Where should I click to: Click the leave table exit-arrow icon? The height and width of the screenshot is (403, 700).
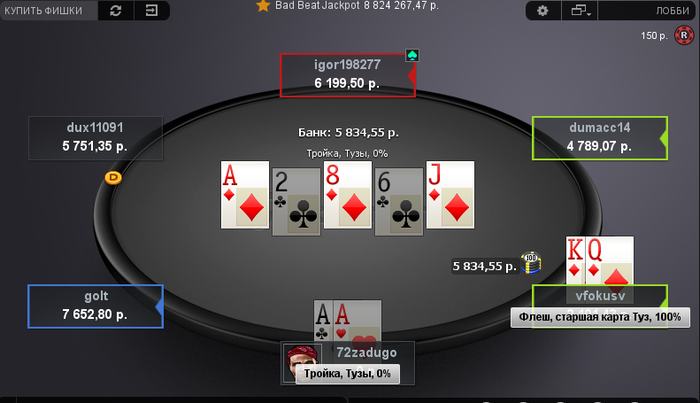pyautogui.click(x=151, y=11)
